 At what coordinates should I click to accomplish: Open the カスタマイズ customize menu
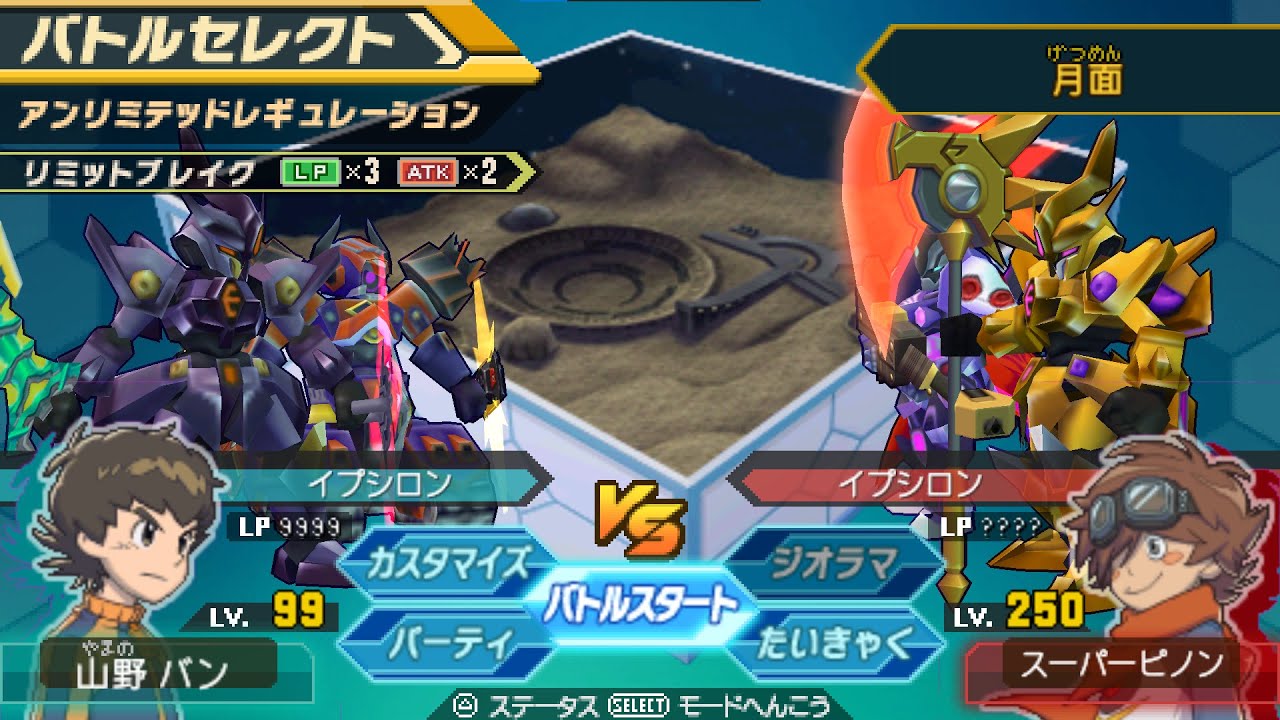(447, 564)
